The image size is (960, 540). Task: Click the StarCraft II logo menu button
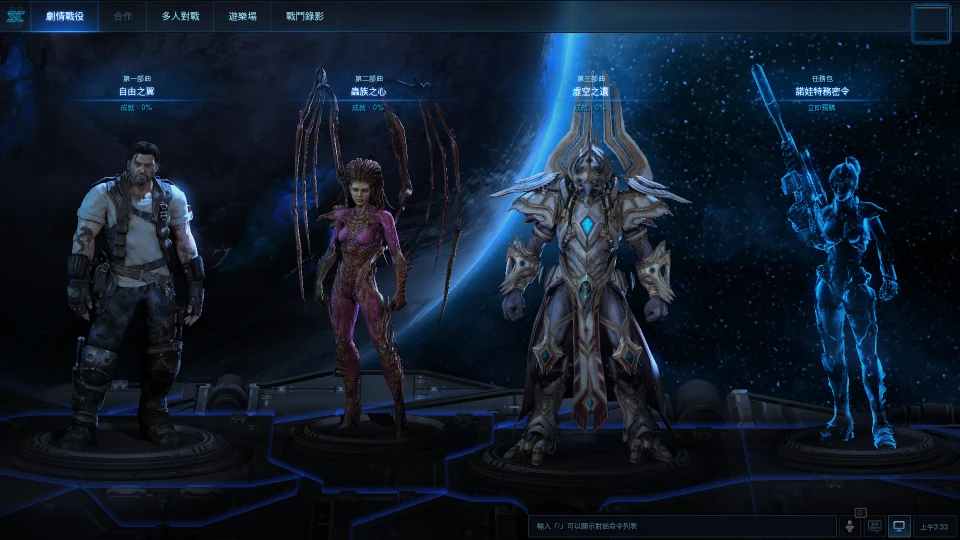(x=14, y=17)
